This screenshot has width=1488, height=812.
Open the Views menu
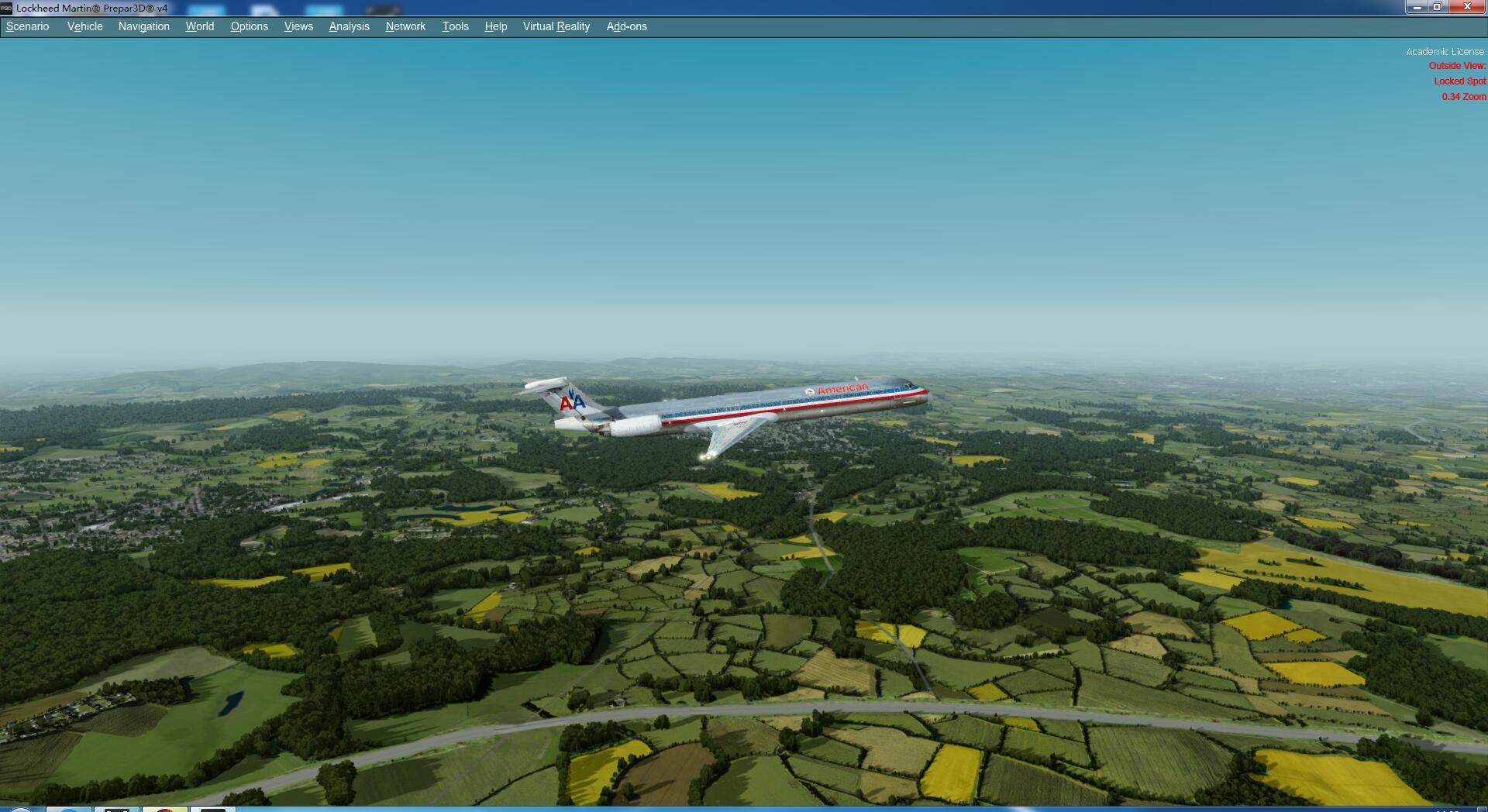point(298,26)
